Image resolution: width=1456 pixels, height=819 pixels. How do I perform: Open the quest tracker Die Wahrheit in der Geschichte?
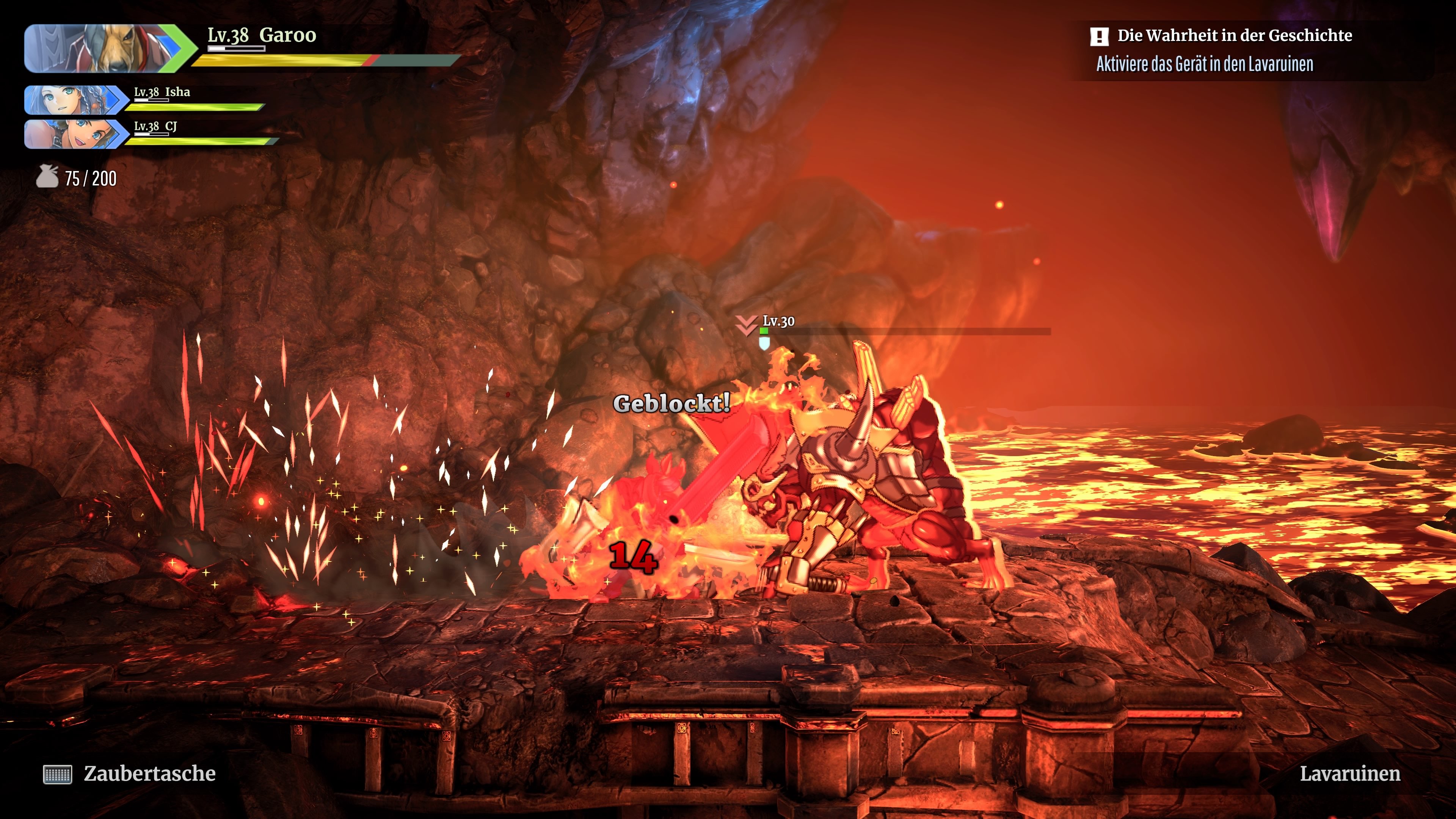1234,36
